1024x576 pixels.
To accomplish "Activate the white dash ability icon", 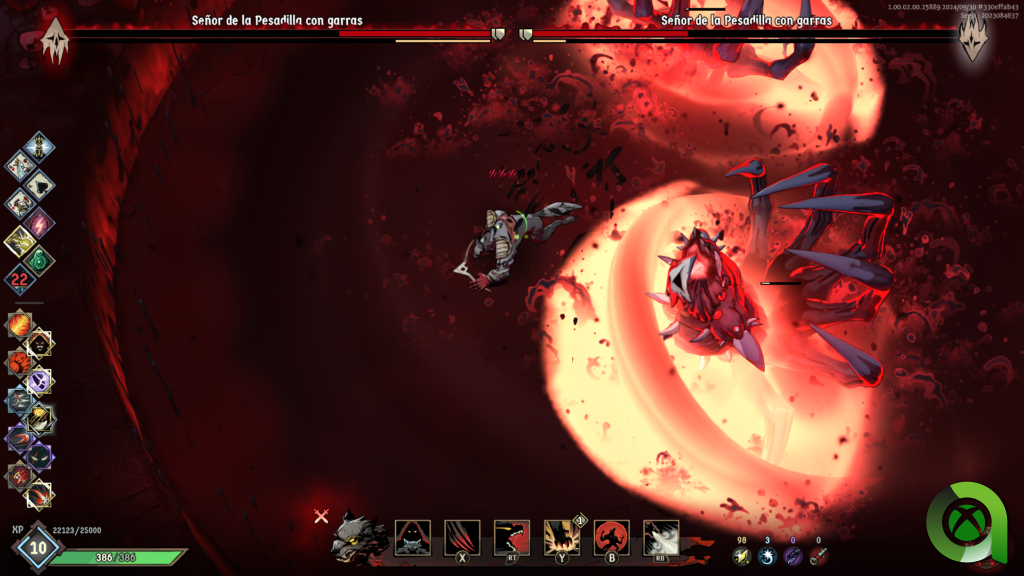I will [x=660, y=537].
